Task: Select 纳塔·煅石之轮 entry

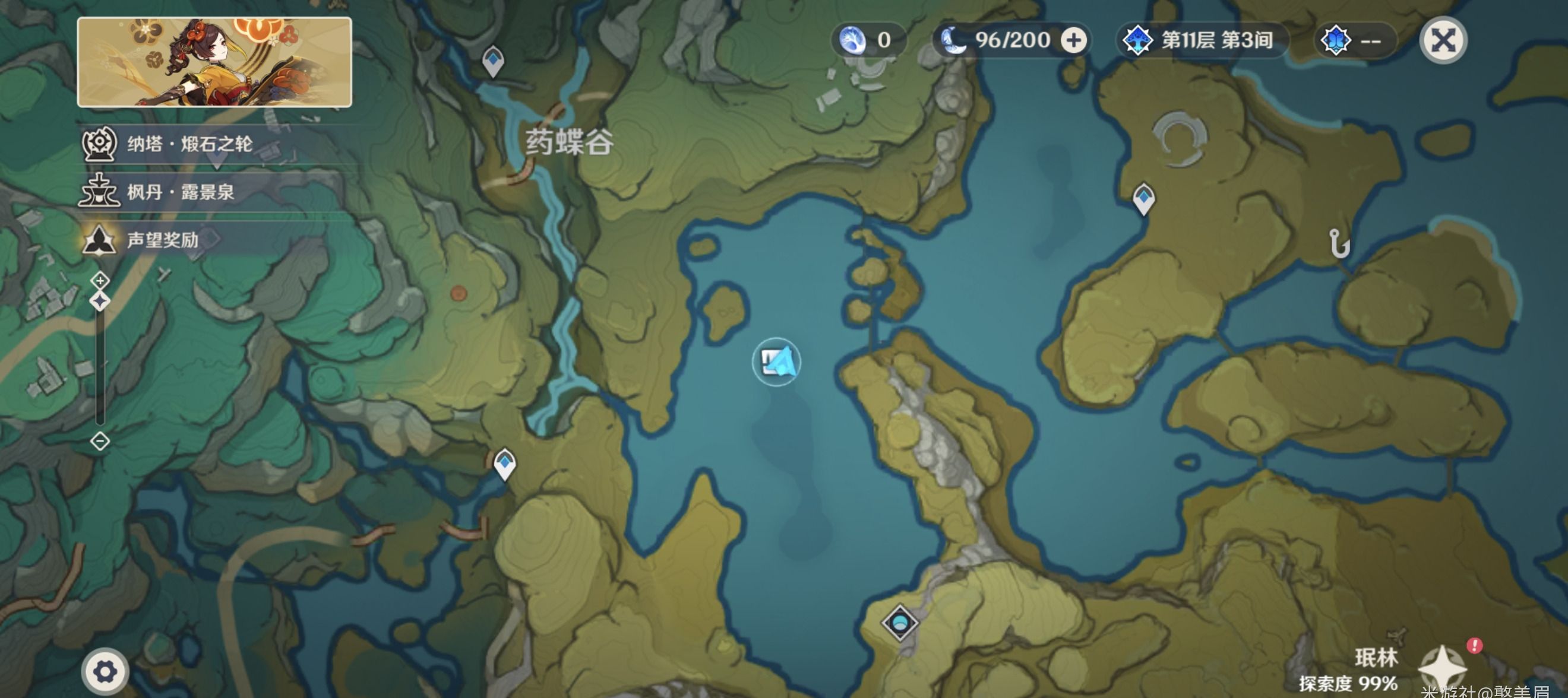Action: coord(189,144)
